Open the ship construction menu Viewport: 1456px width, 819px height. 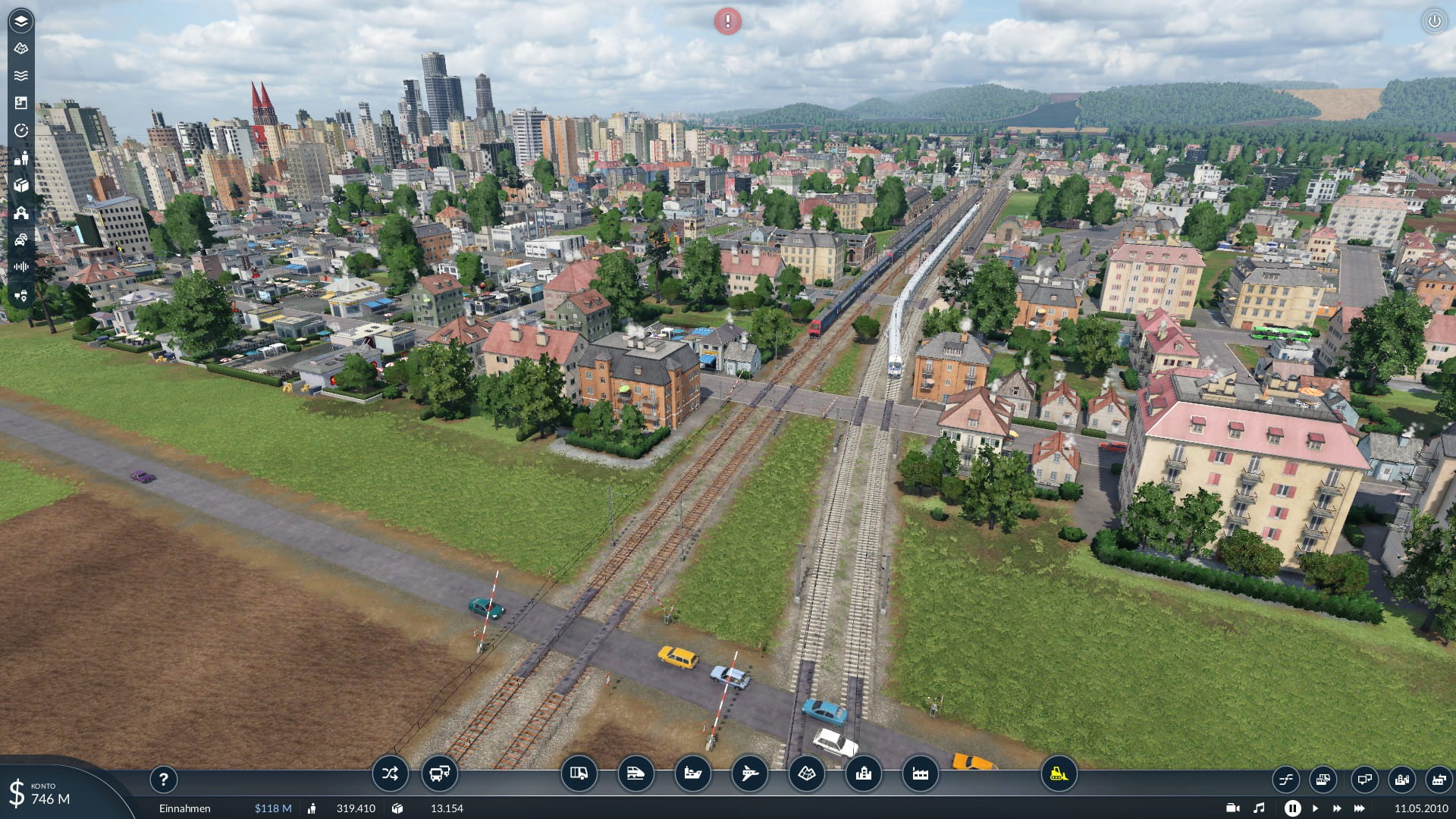(x=692, y=774)
